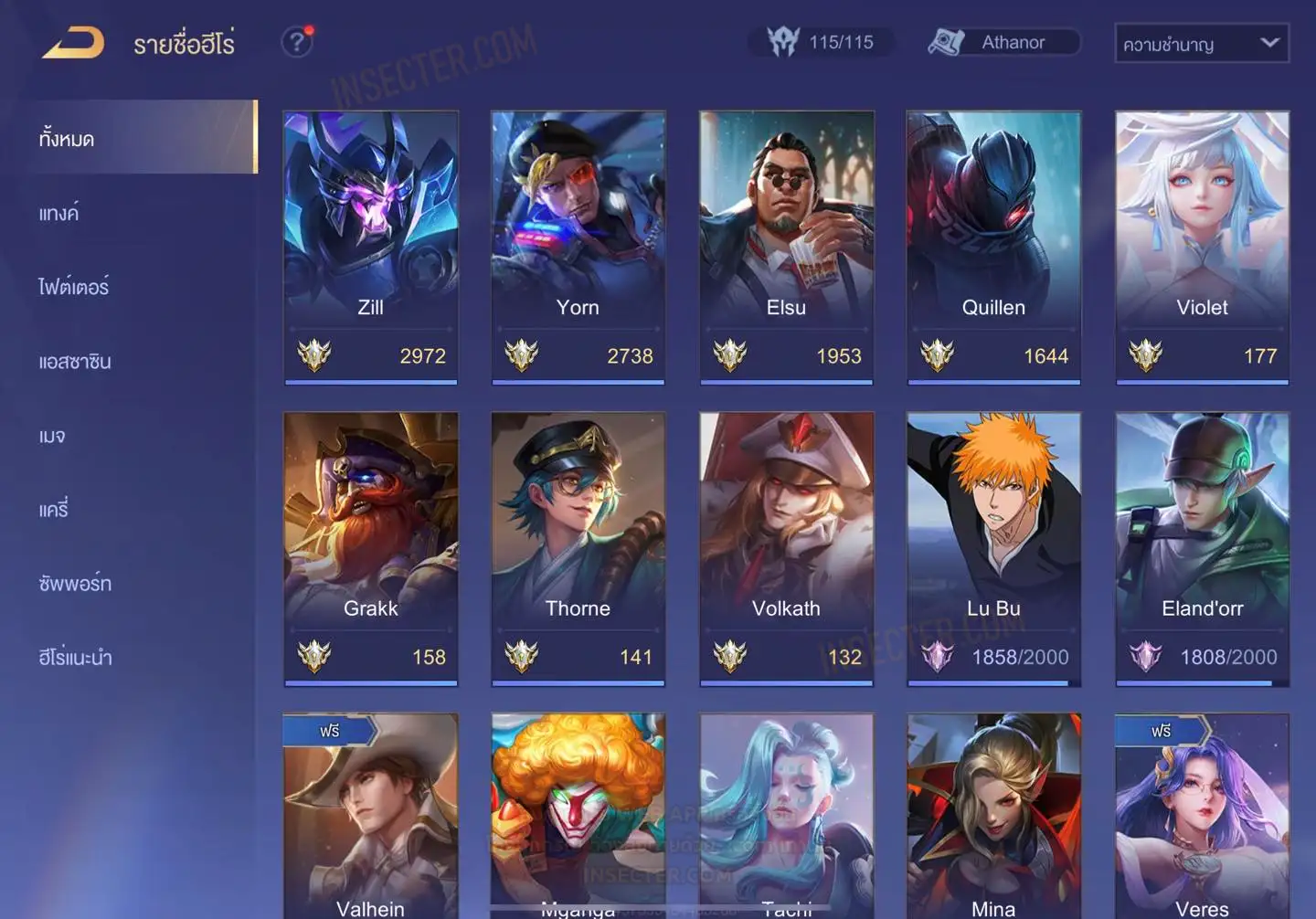Filter heroes by ไฟต์เตอร์ (Fighter)
The width and height of the screenshot is (1316, 919).
74,288
